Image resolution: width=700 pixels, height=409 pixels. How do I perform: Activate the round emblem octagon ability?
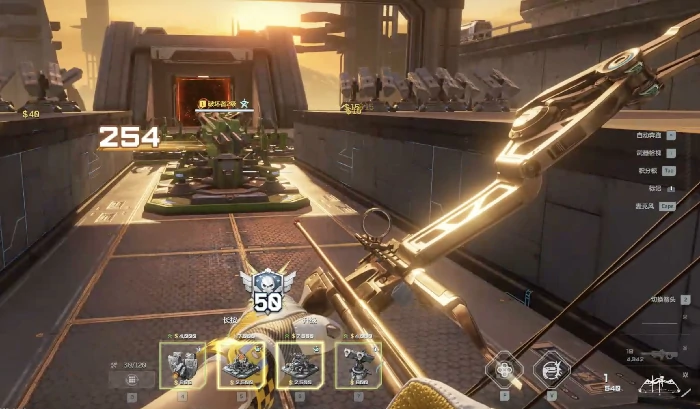[x=551, y=367]
